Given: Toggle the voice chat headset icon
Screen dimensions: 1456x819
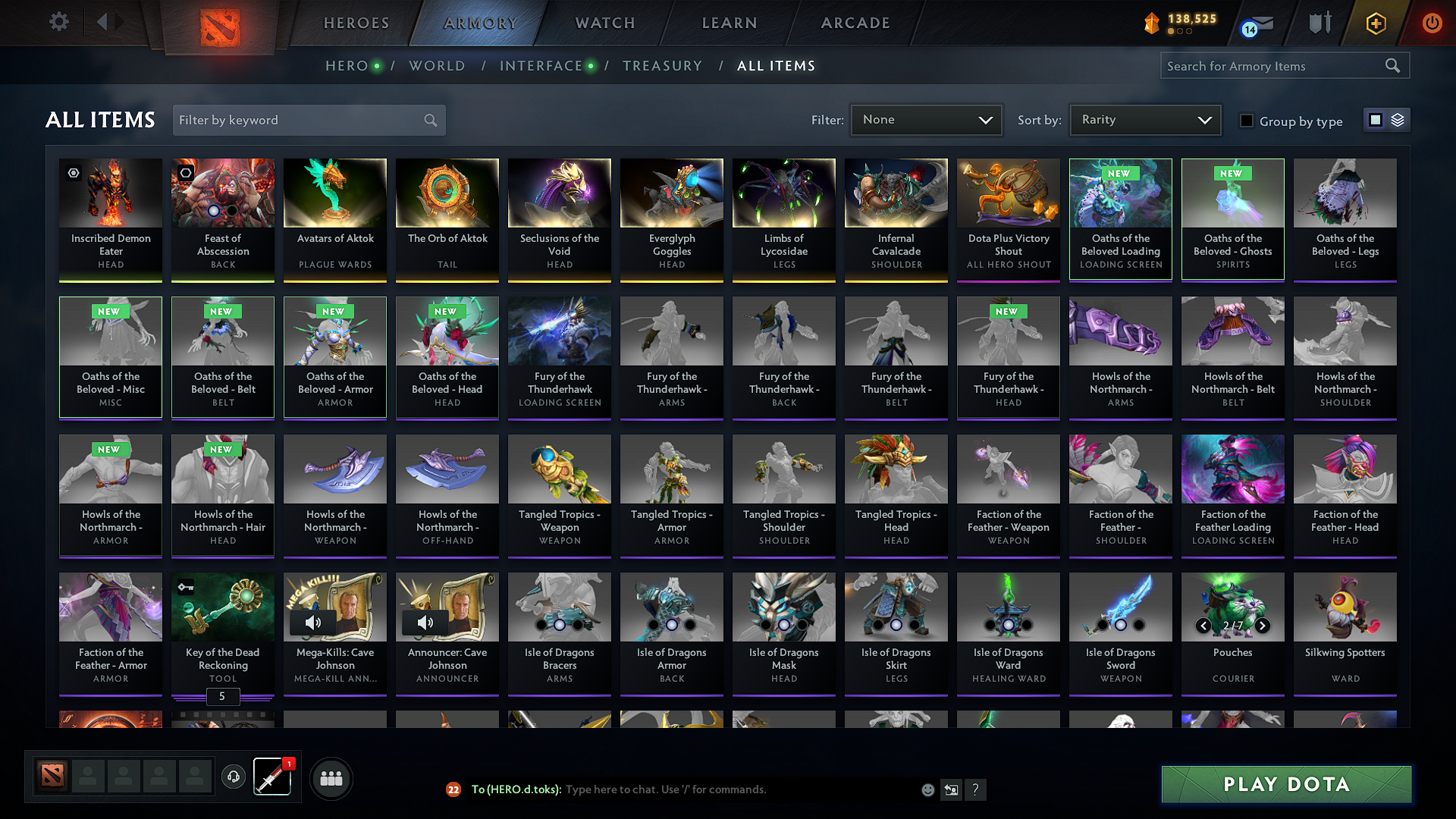Looking at the screenshot, I should point(233,777).
